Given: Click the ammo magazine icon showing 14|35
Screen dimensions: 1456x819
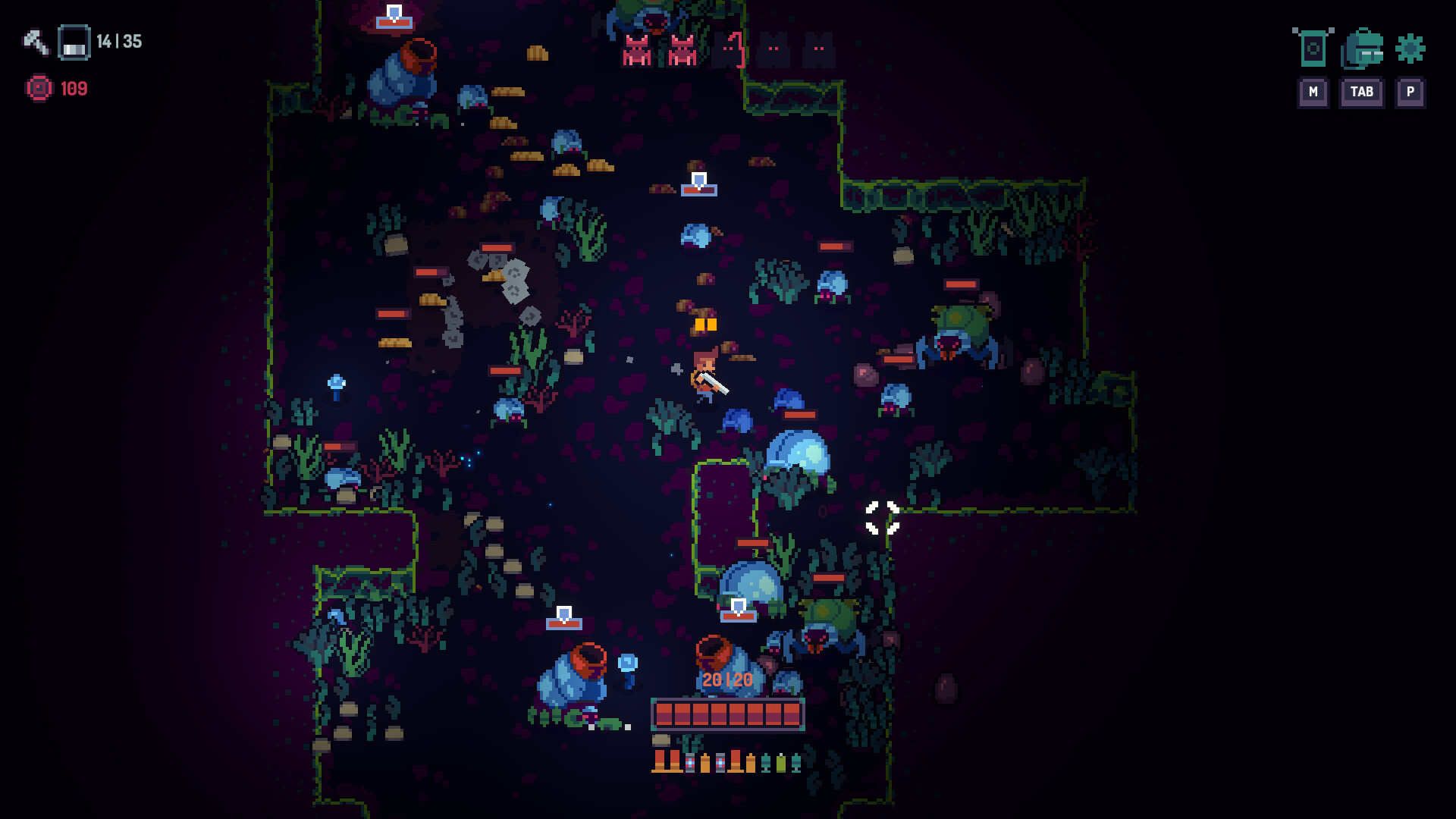Looking at the screenshot, I should click(74, 43).
